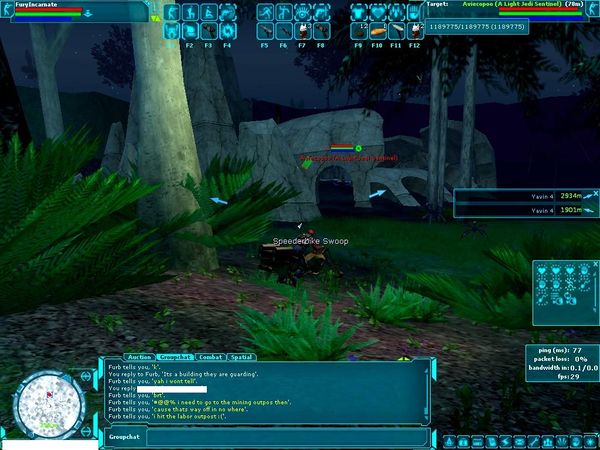Show the Spatial chat tab
Viewport: 600px width, 450px height.
click(x=242, y=356)
